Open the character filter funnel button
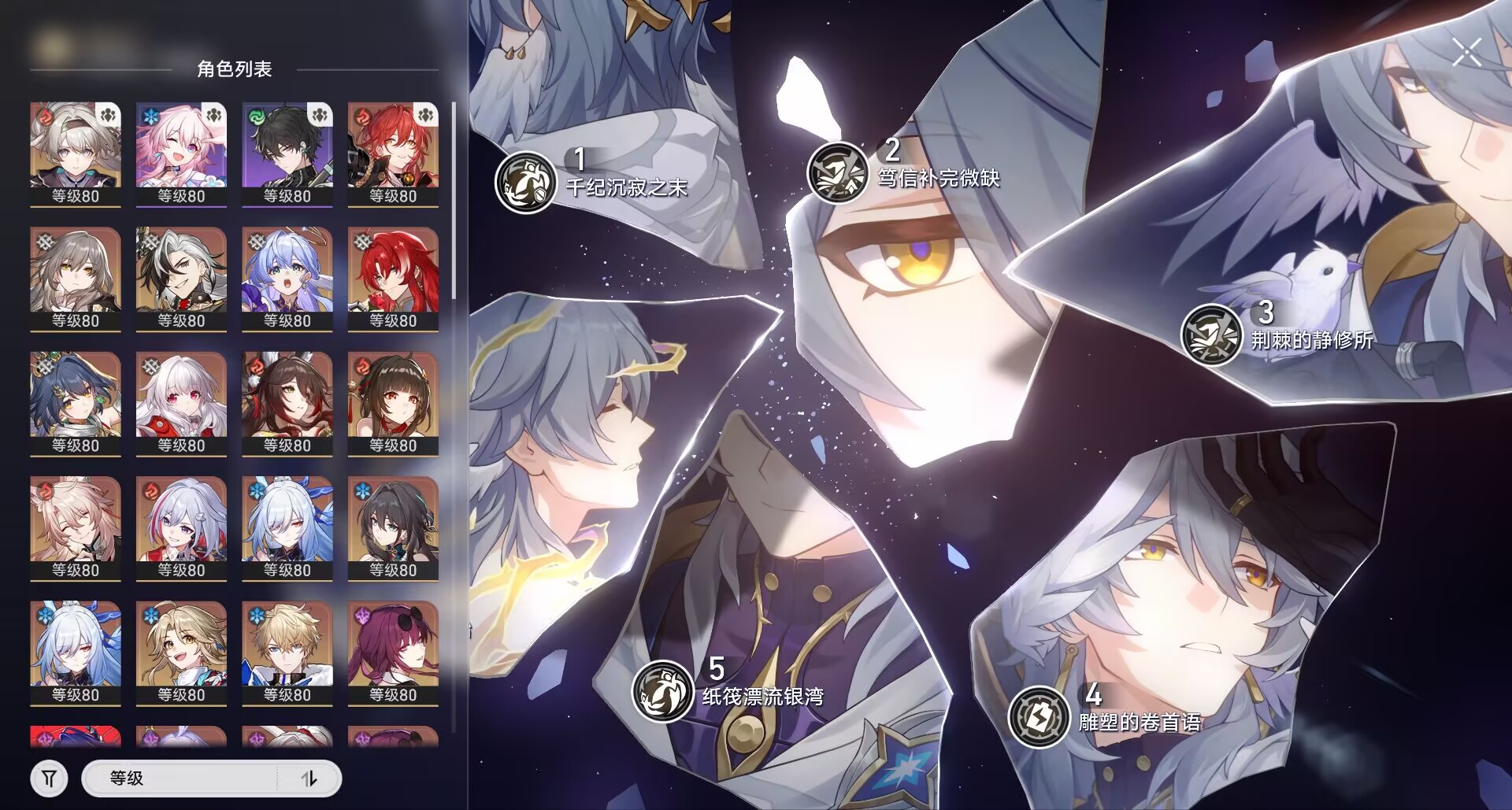 point(49,779)
